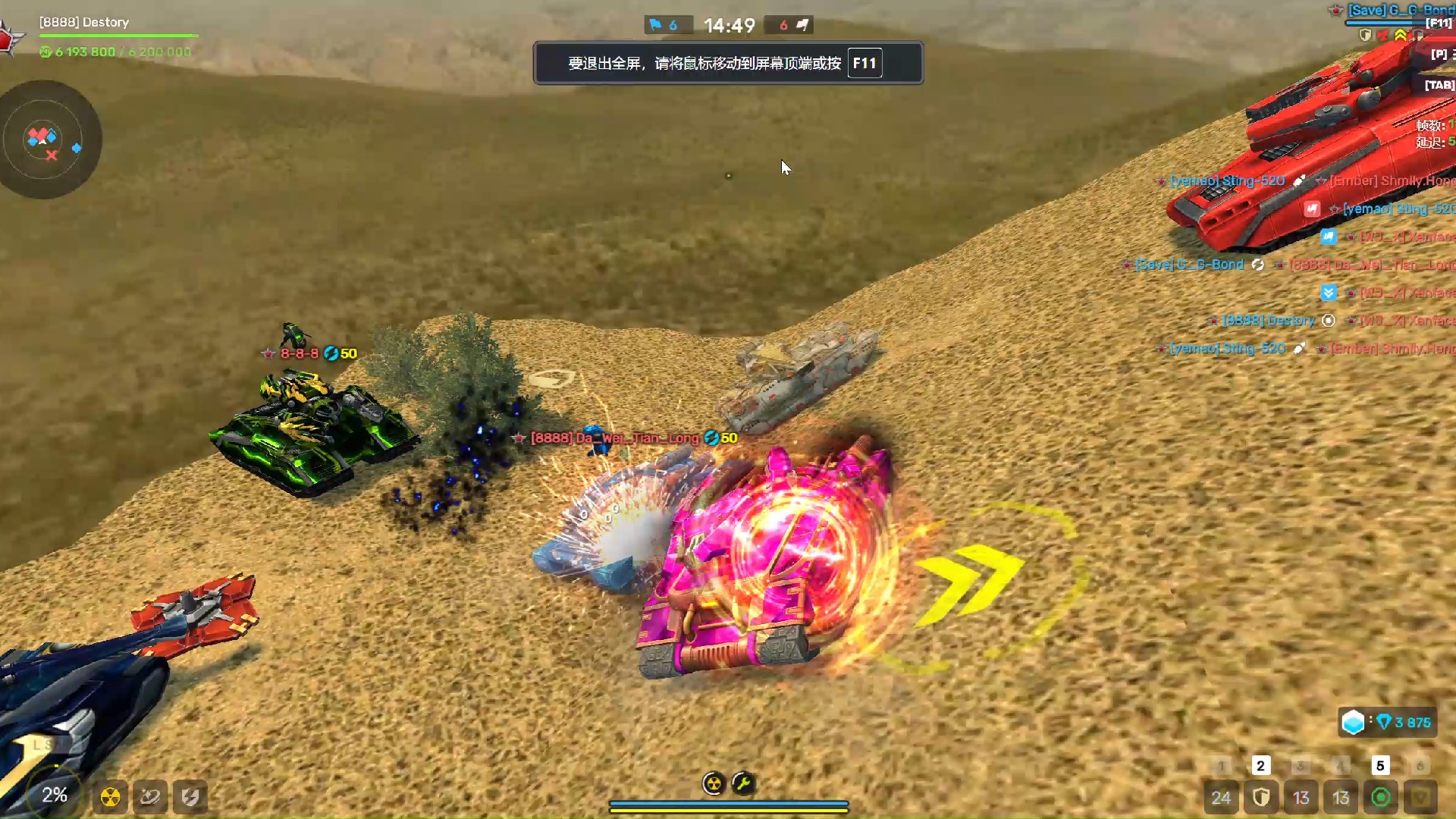
Task: Open the circular radar minimap
Action: click(47, 140)
